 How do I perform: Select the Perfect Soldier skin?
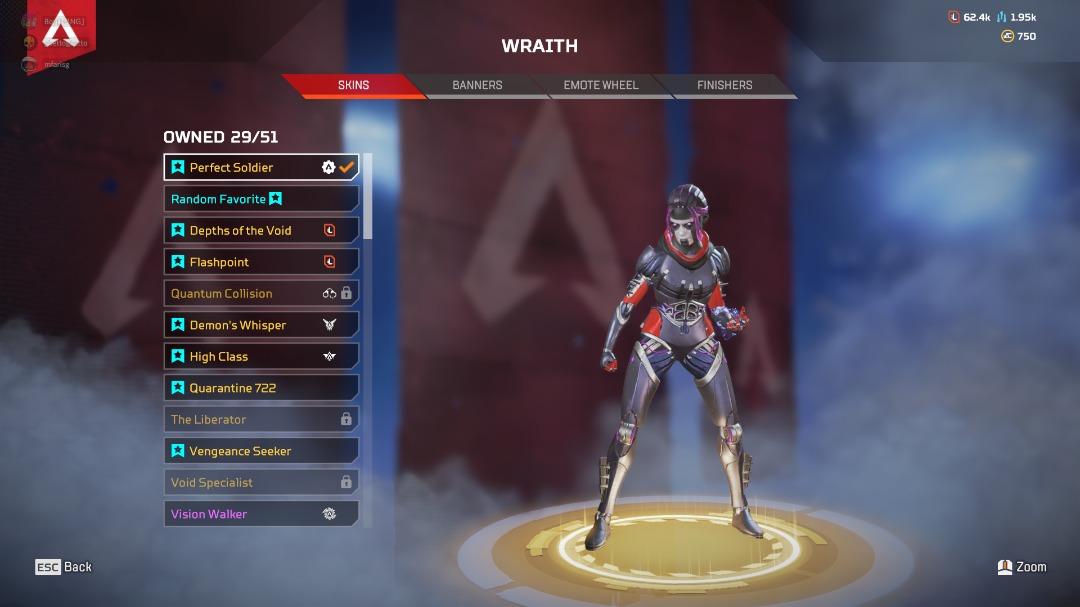pos(261,167)
